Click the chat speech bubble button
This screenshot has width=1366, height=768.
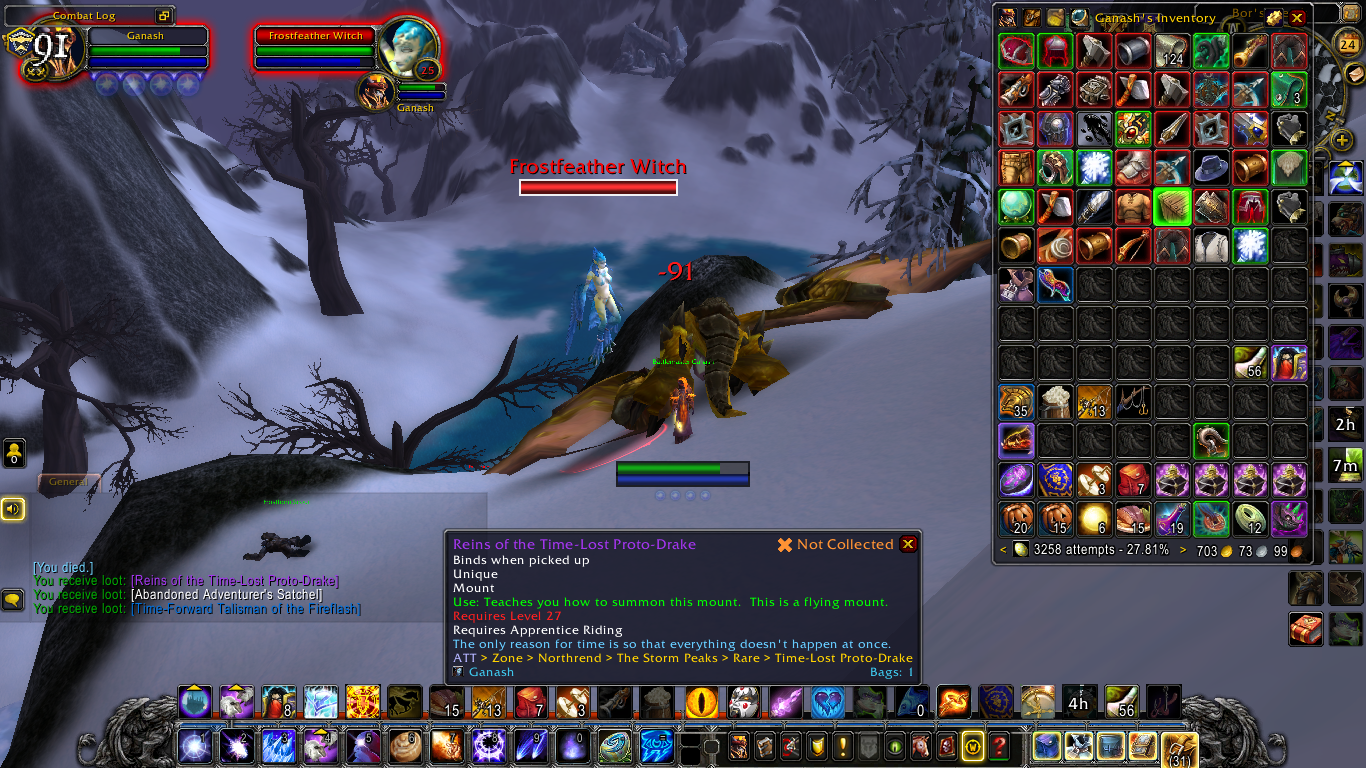coord(13,599)
